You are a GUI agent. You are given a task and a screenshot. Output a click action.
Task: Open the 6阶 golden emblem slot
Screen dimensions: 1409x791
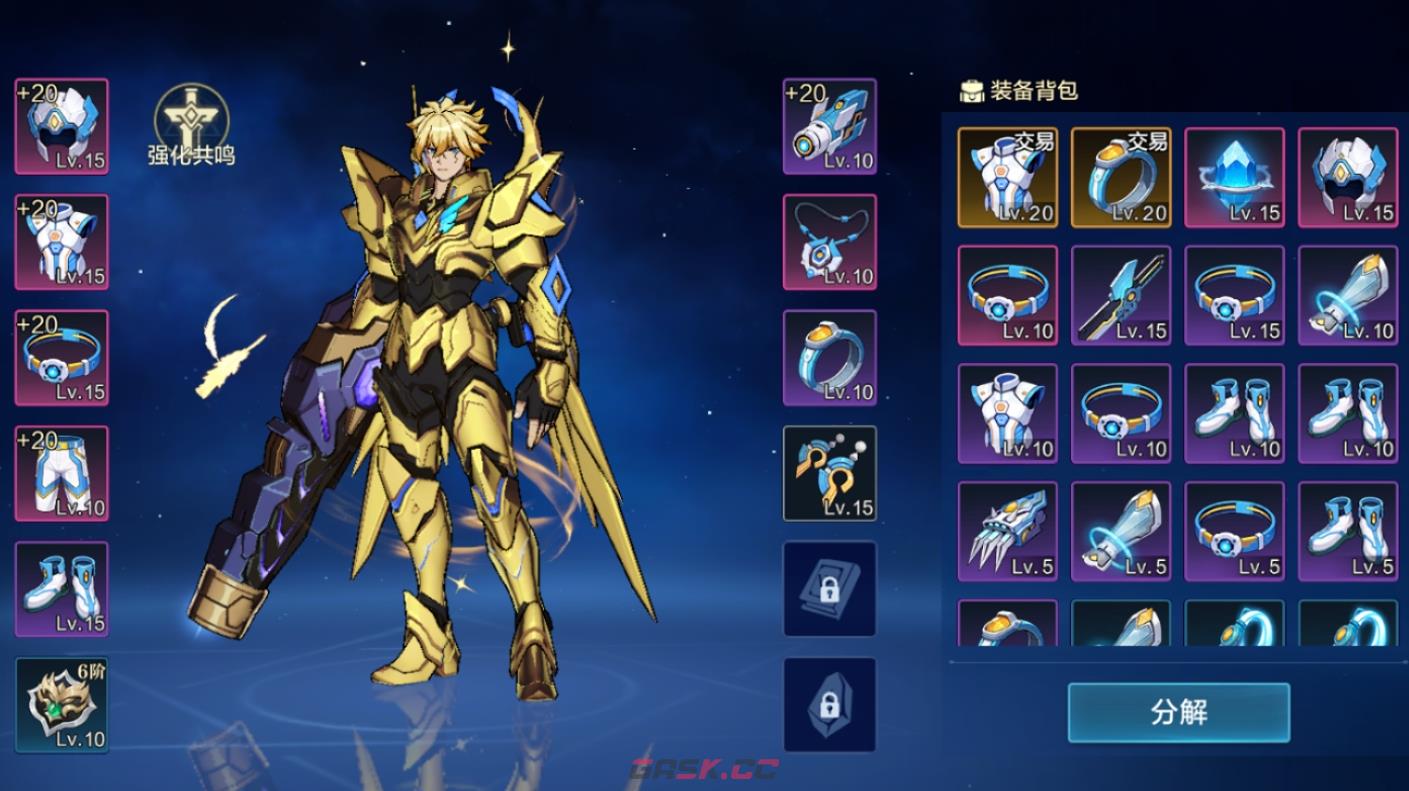click(x=62, y=705)
